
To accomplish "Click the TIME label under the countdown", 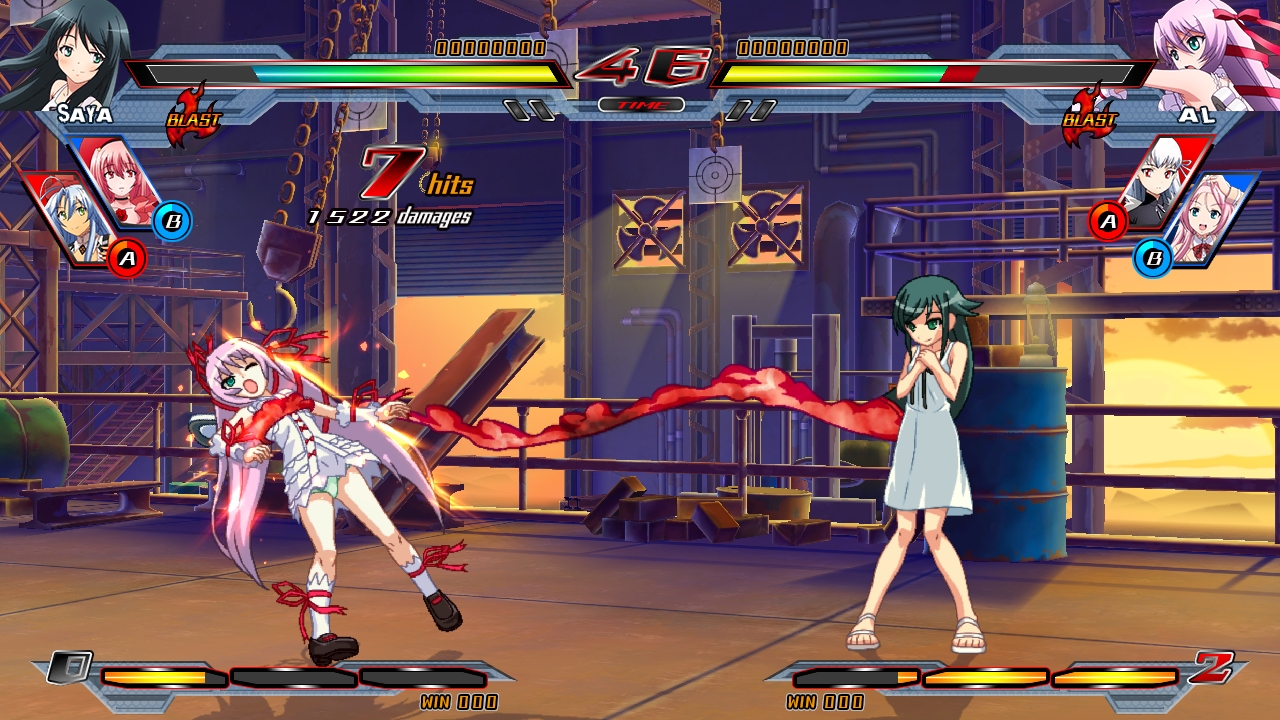I will [x=640, y=102].
